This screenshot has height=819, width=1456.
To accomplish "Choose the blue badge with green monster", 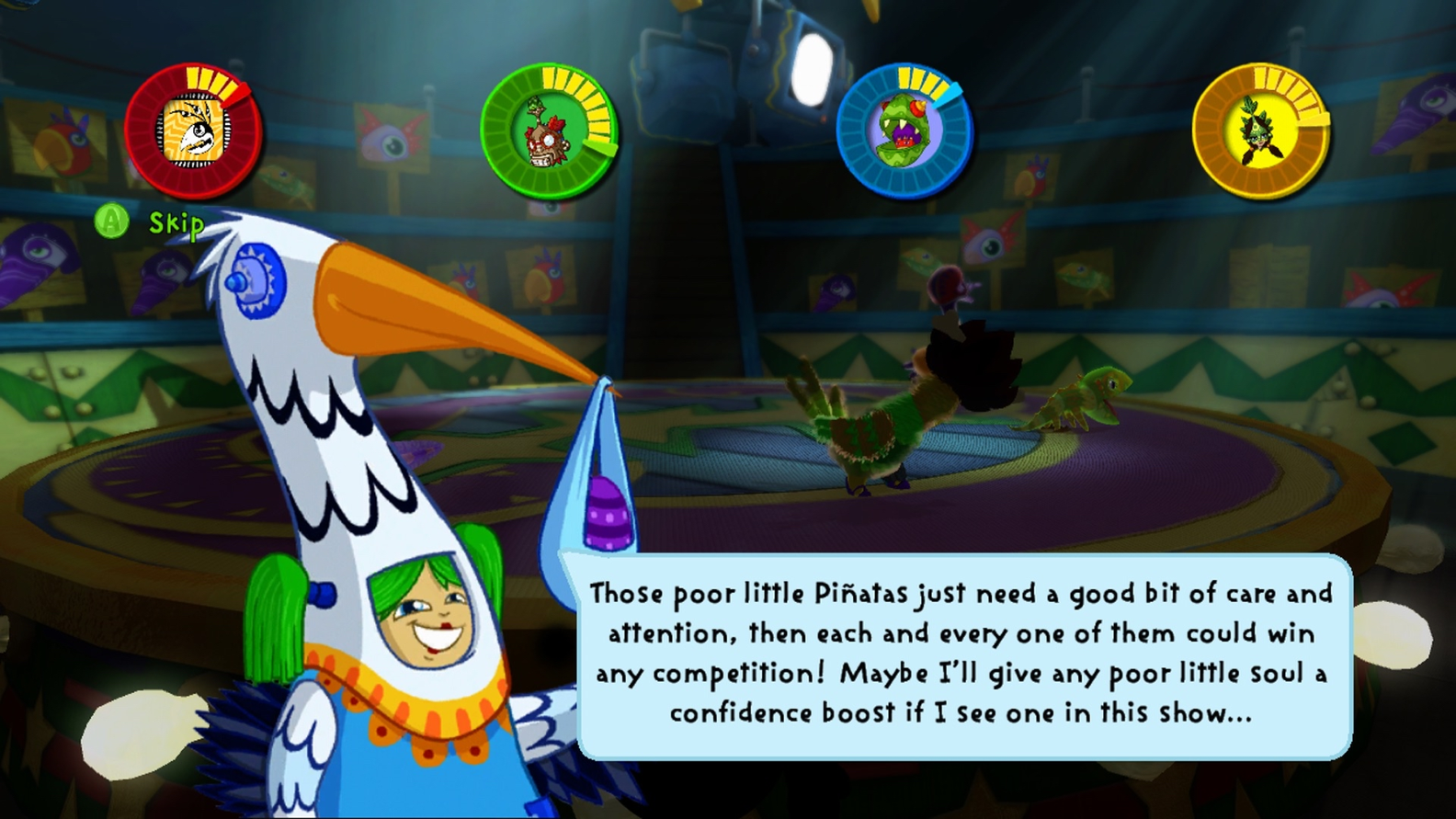I will coord(904,131).
